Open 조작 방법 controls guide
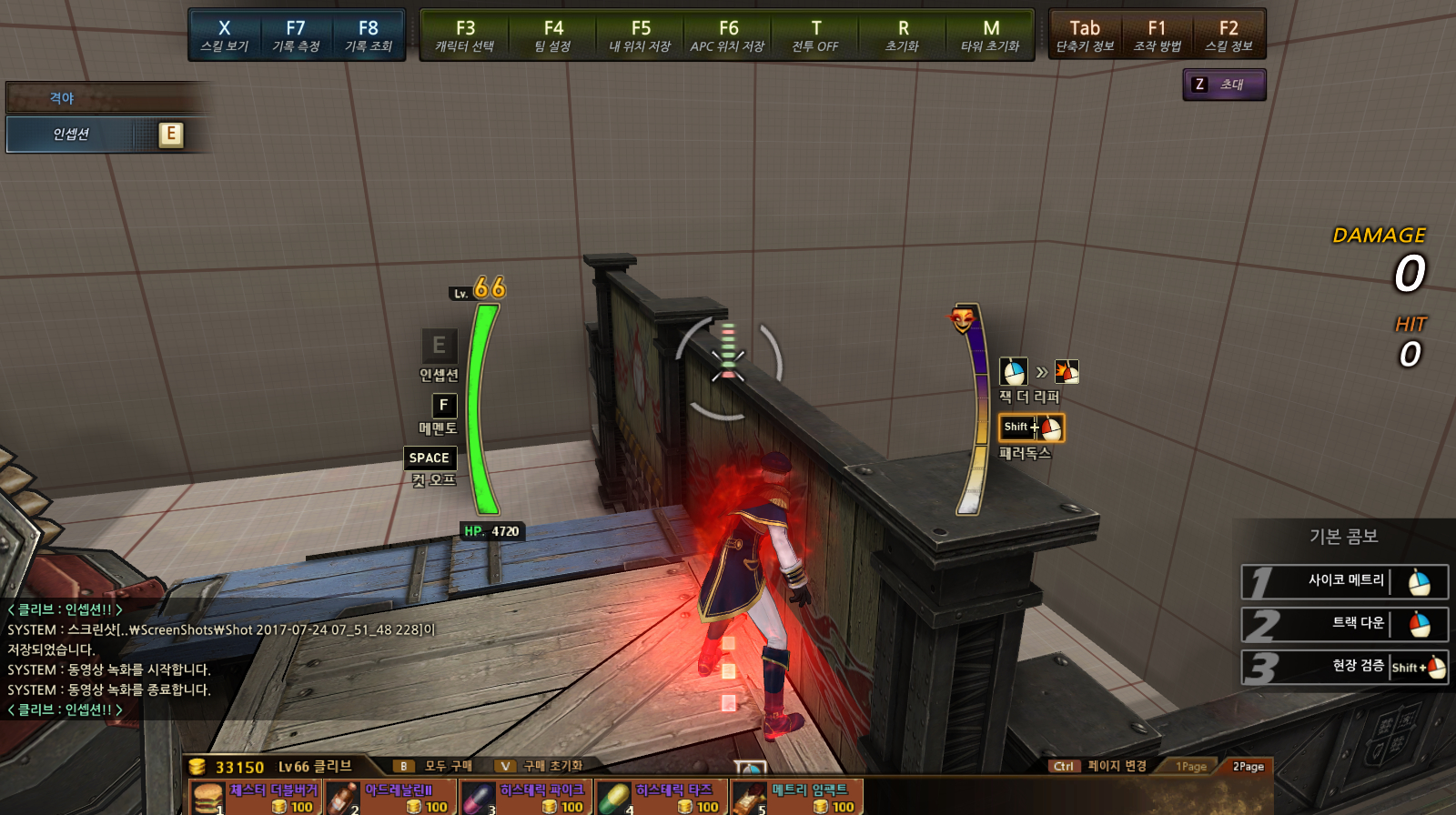Viewport: 1456px width, 815px height. pyautogui.click(x=1157, y=35)
